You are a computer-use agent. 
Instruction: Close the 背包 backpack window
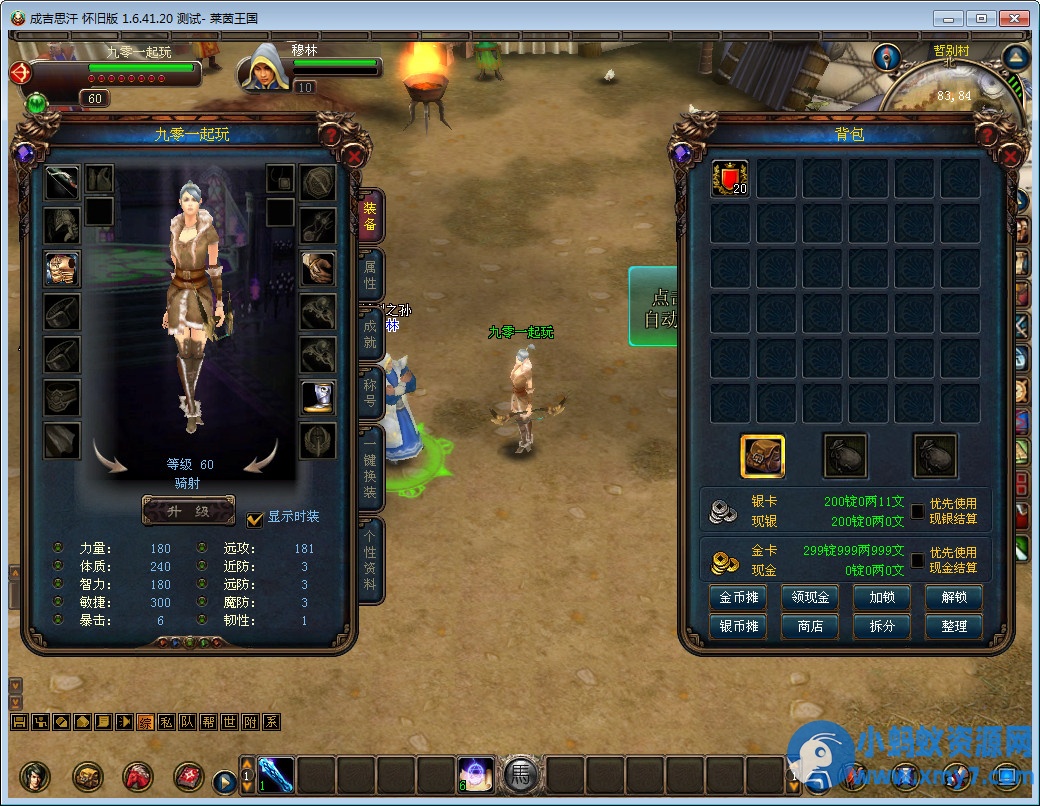pyautogui.click(x=1010, y=156)
